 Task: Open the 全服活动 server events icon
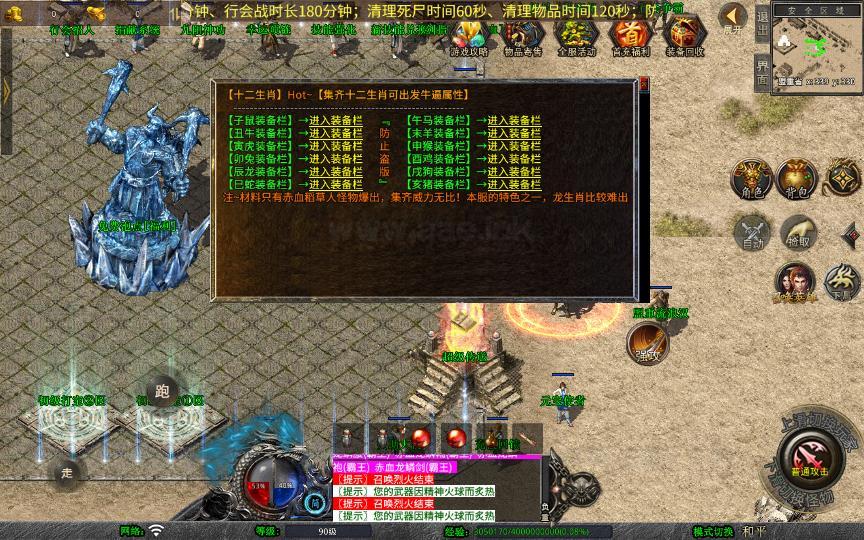(576, 37)
